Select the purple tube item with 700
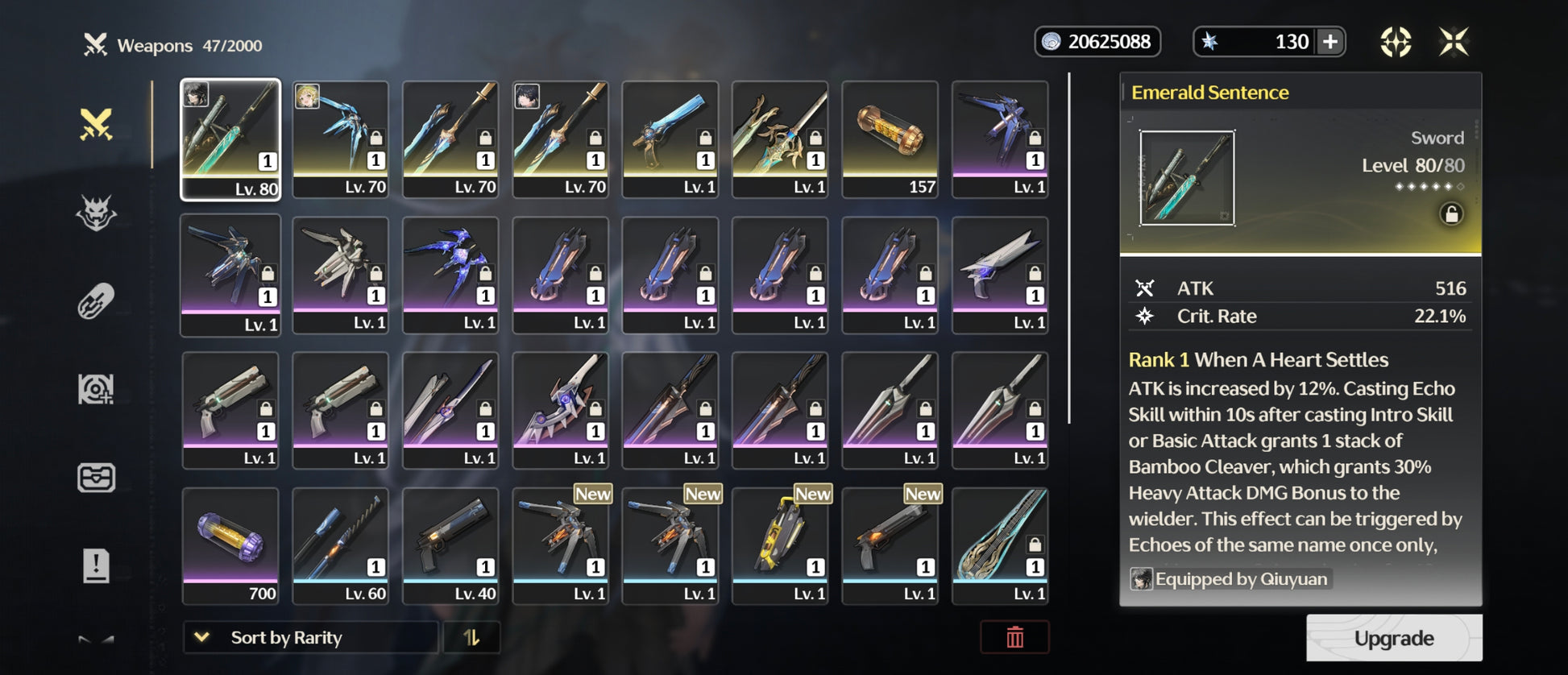Viewport: 1568px width, 675px height. (230, 545)
